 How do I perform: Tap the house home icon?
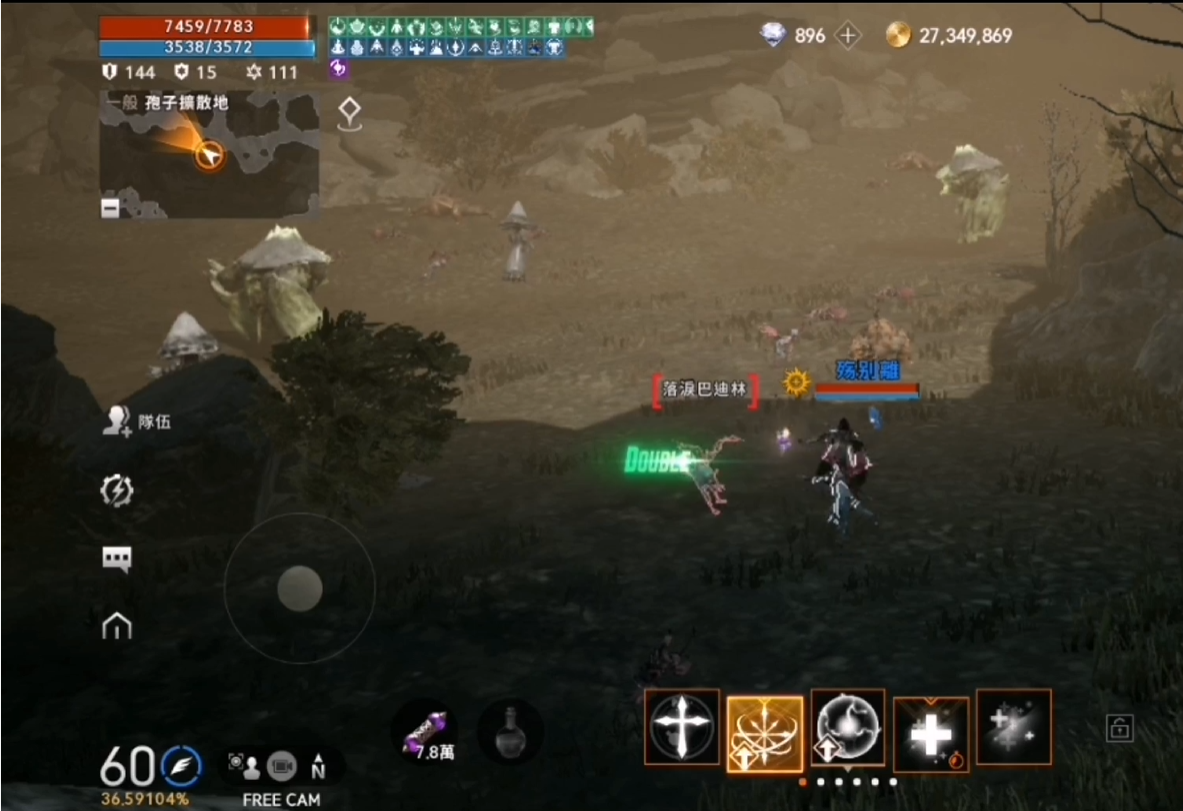coord(117,626)
